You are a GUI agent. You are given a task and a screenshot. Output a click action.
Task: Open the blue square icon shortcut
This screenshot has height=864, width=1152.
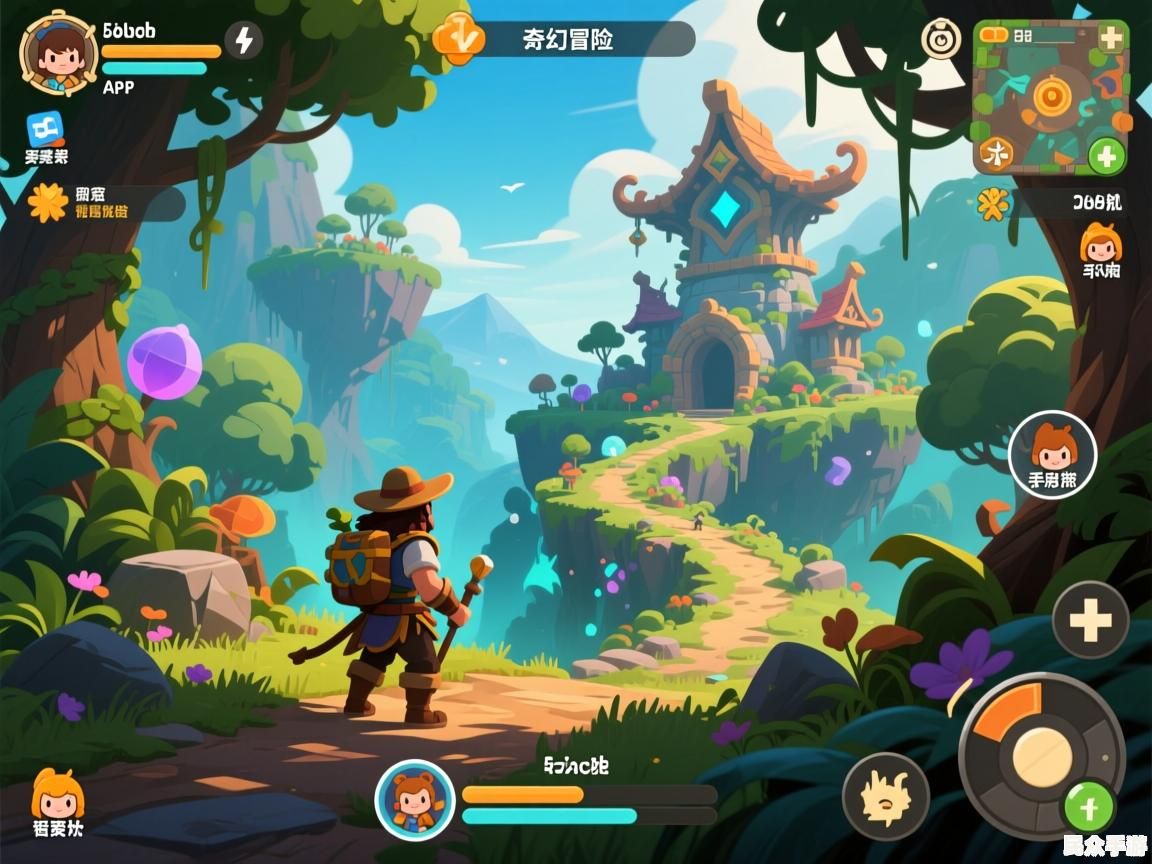[45, 128]
